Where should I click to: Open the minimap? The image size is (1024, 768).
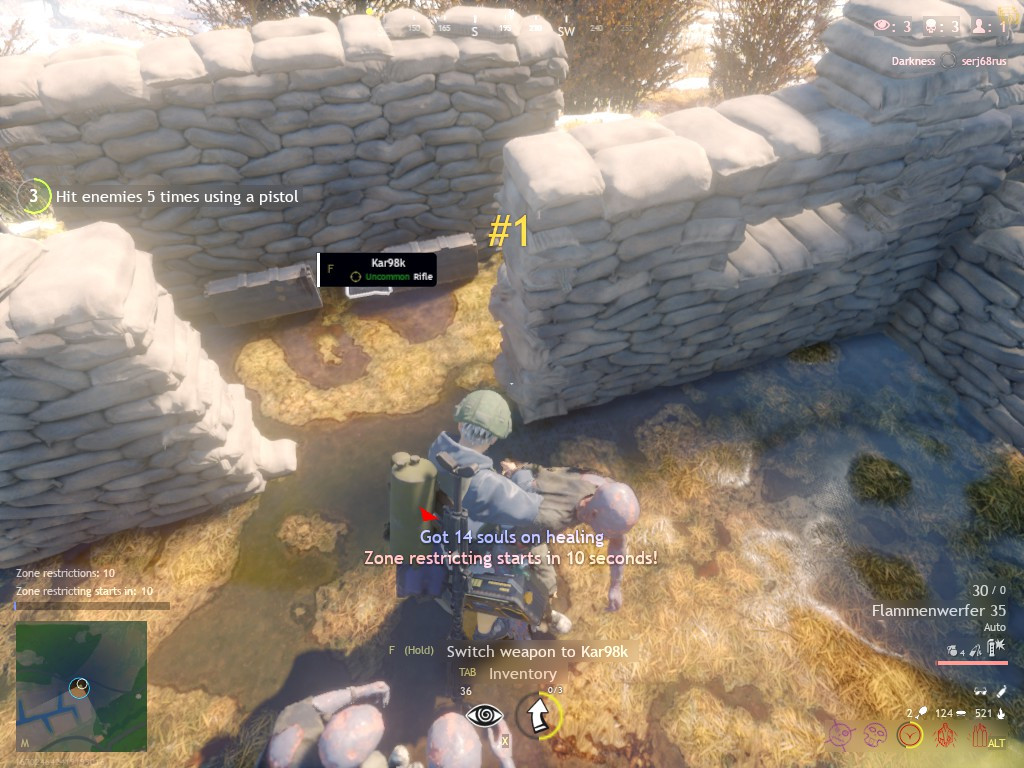(81, 686)
